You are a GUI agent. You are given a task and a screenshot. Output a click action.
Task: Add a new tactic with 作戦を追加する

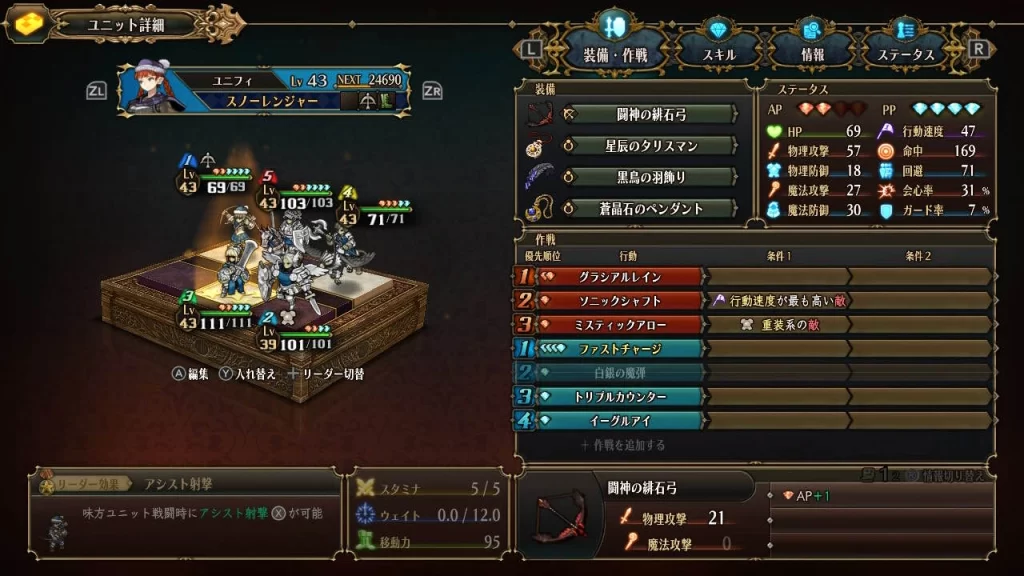[622, 445]
